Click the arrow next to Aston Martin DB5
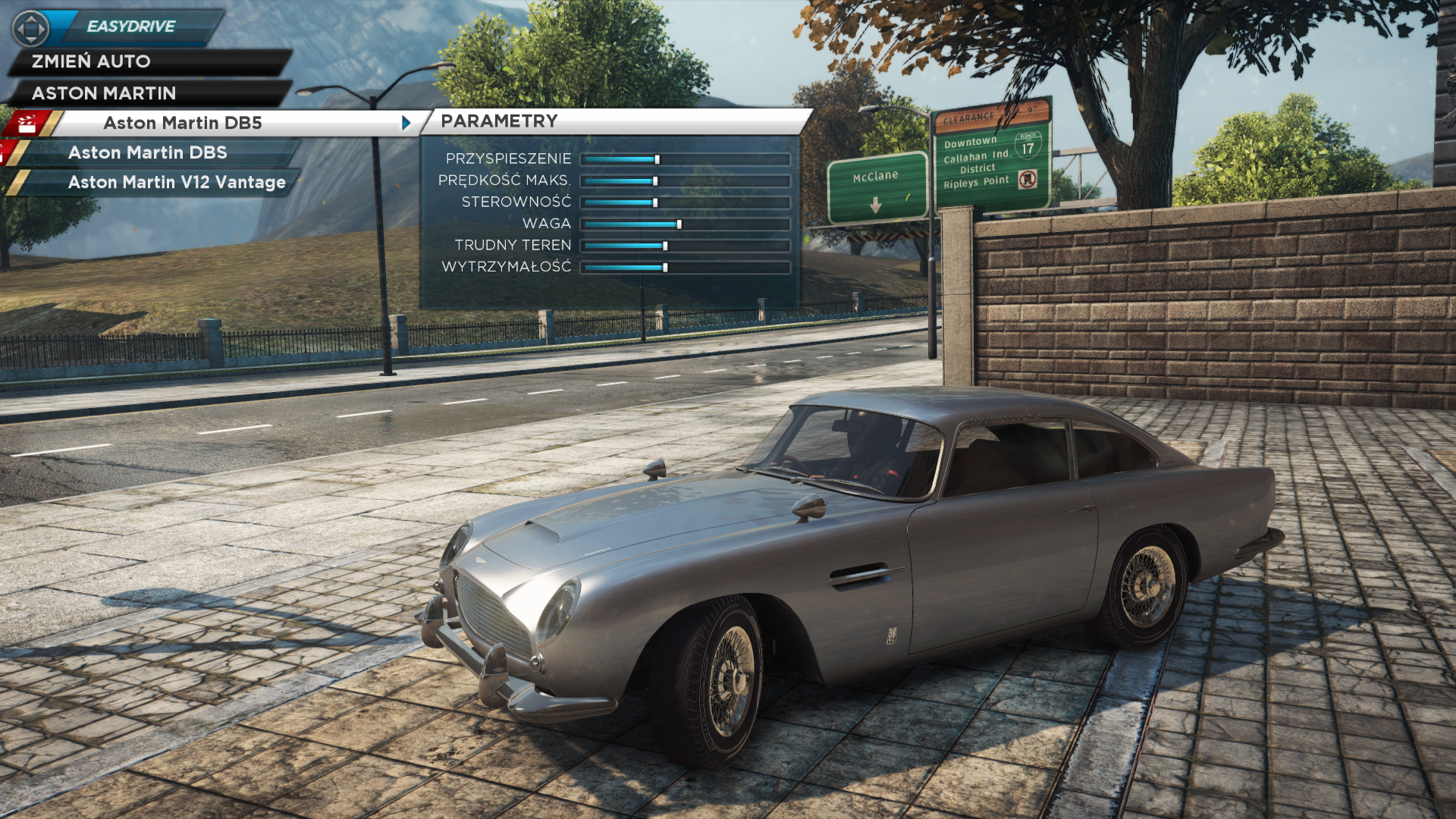Screen dimensions: 1456x819 pos(406,123)
